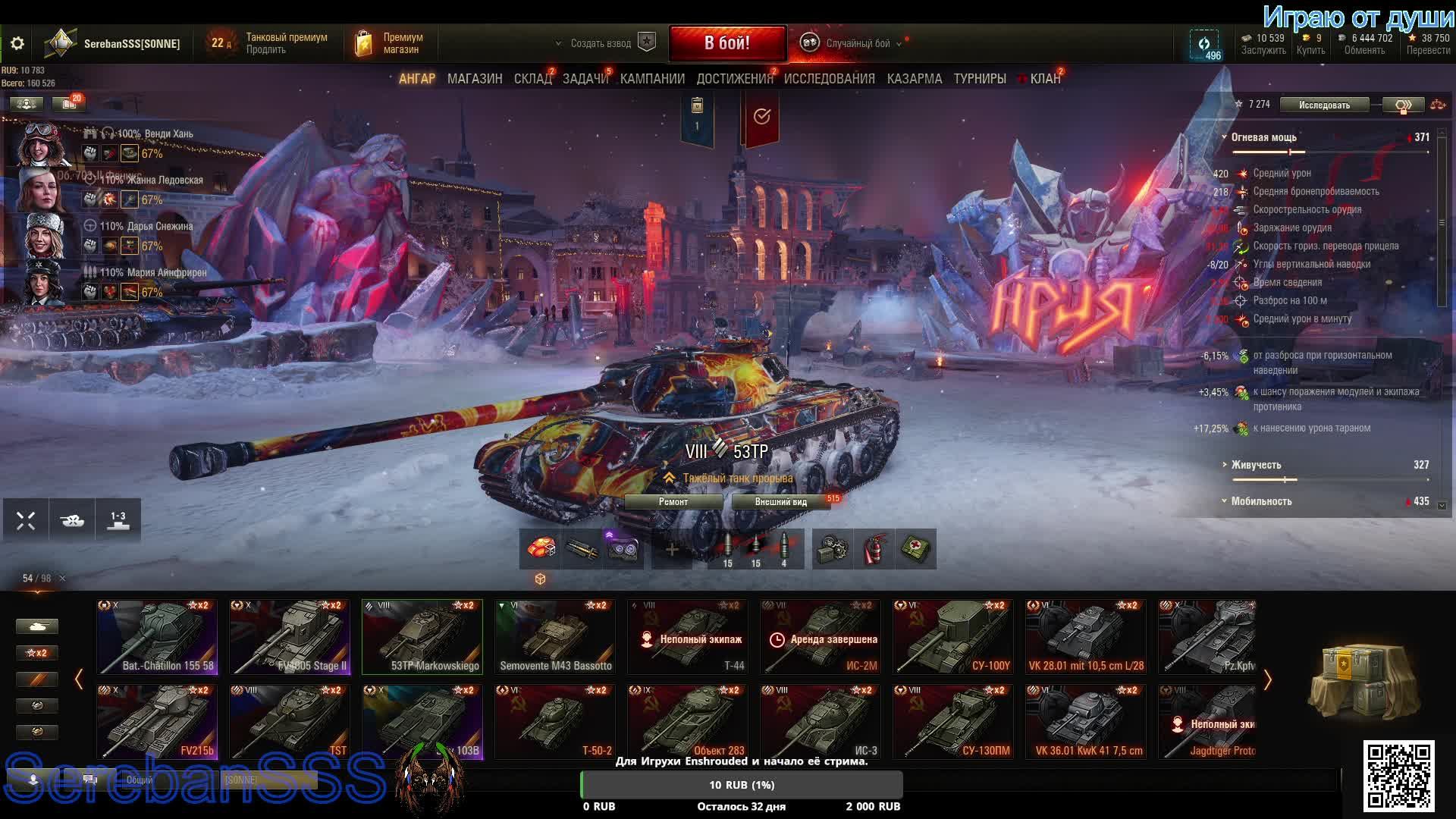Start the battle with the В бой! button
The height and width of the screenshot is (819, 1456).
(726, 43)
